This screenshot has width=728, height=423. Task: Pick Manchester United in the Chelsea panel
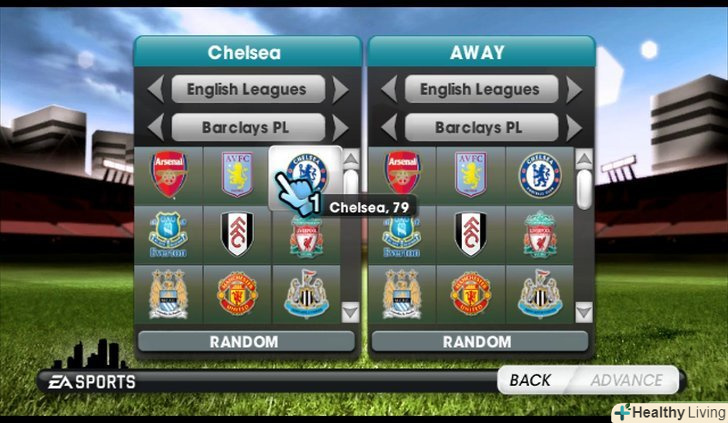point(236,293)
